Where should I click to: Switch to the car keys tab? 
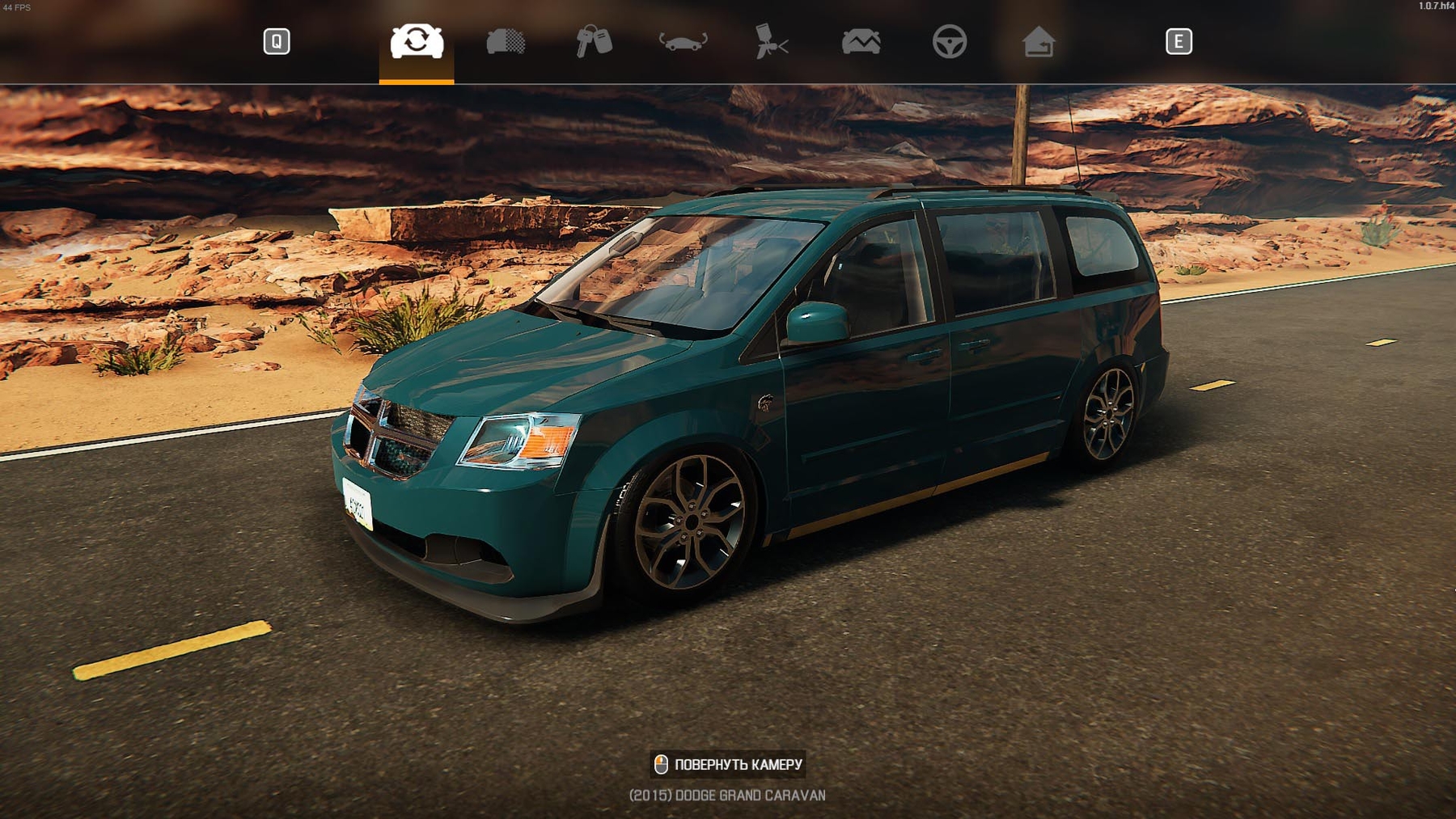[594, 41]
